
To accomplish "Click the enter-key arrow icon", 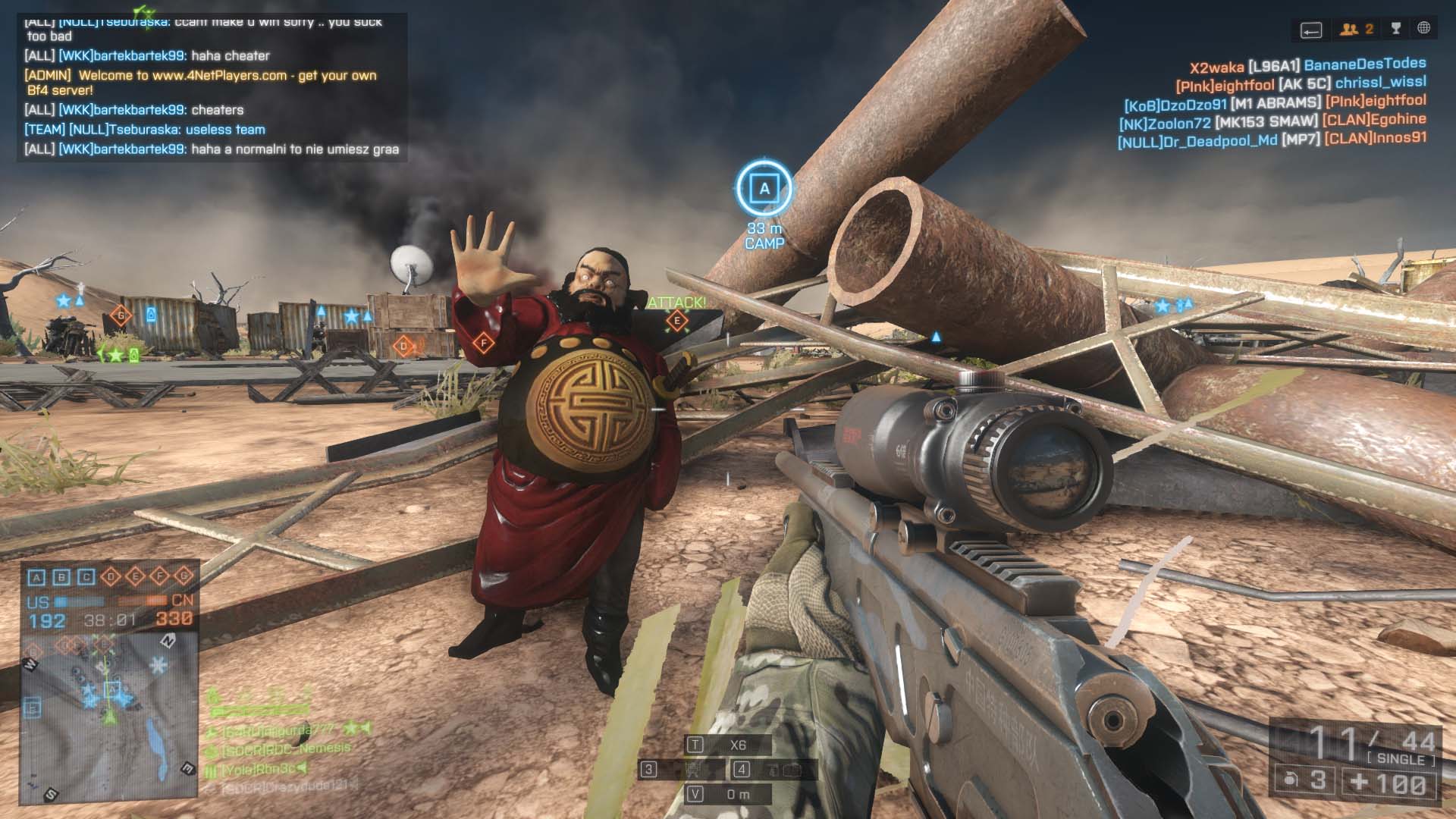I will (x=1311, y=30).
